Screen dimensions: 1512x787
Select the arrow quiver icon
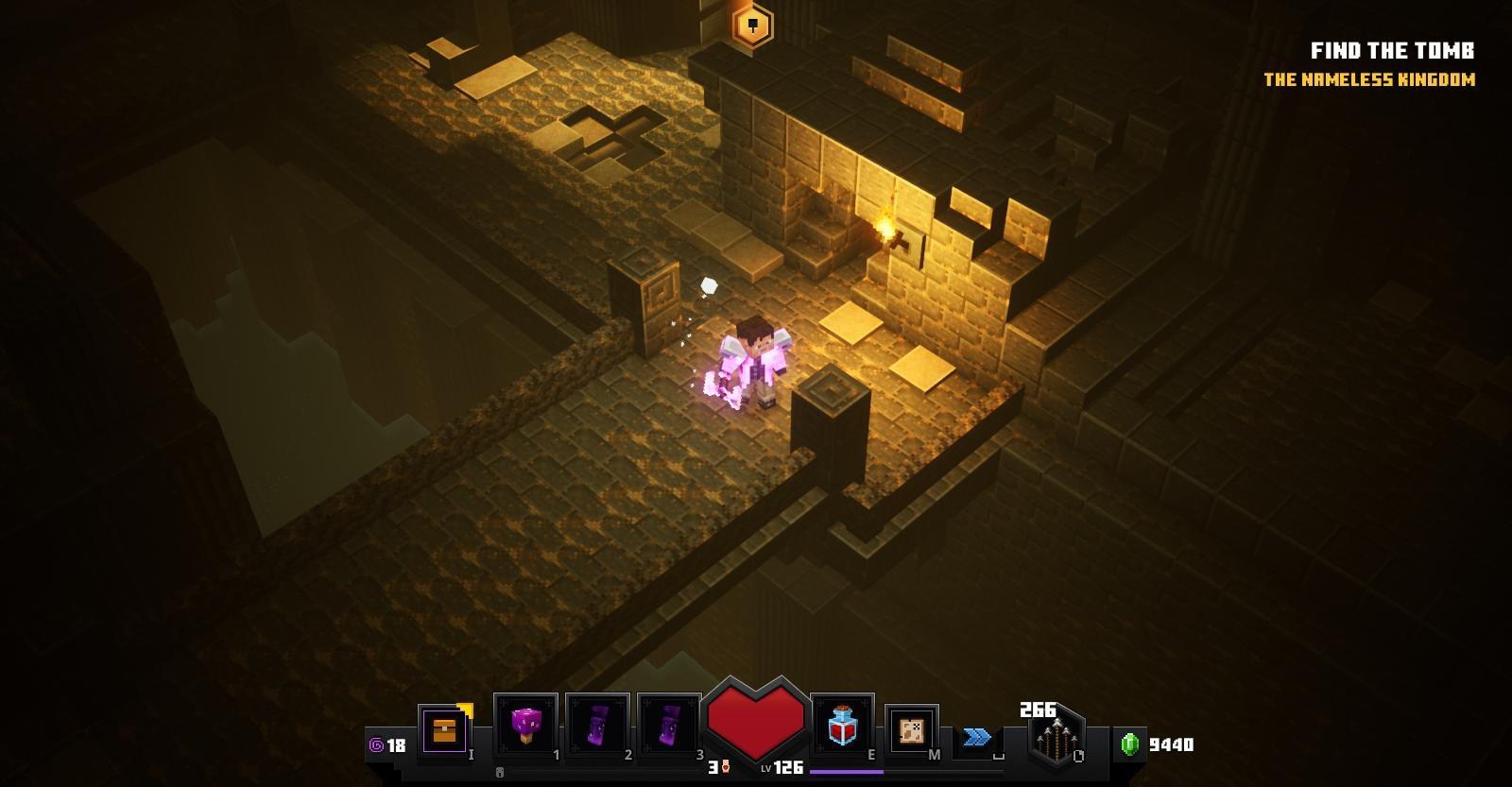point(1056,737)
